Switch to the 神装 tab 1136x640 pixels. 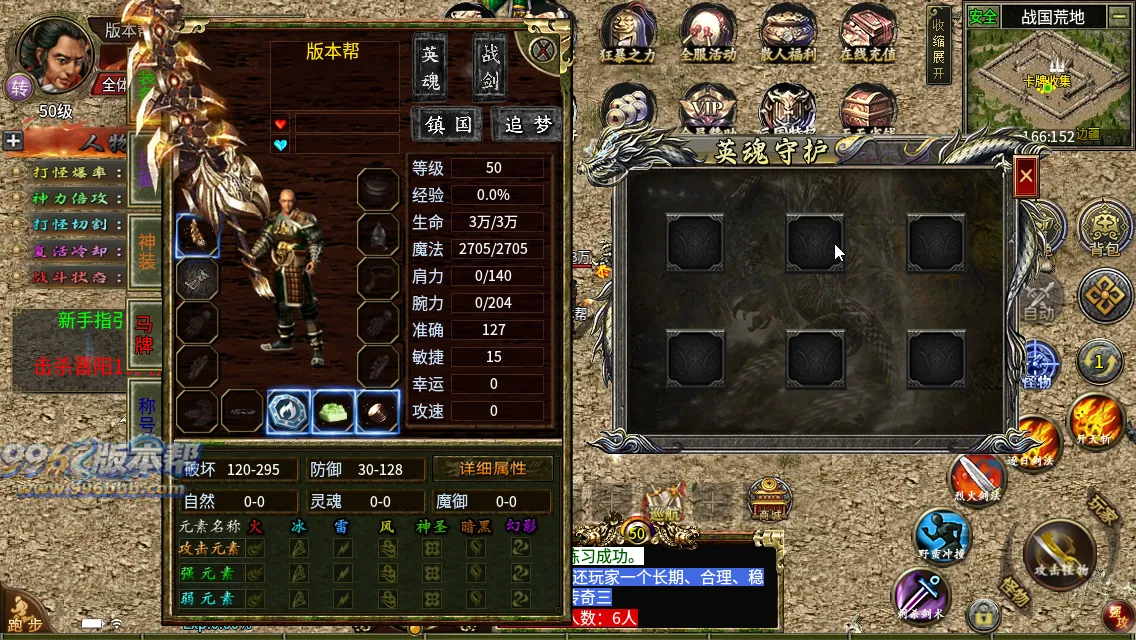[146, 252]
